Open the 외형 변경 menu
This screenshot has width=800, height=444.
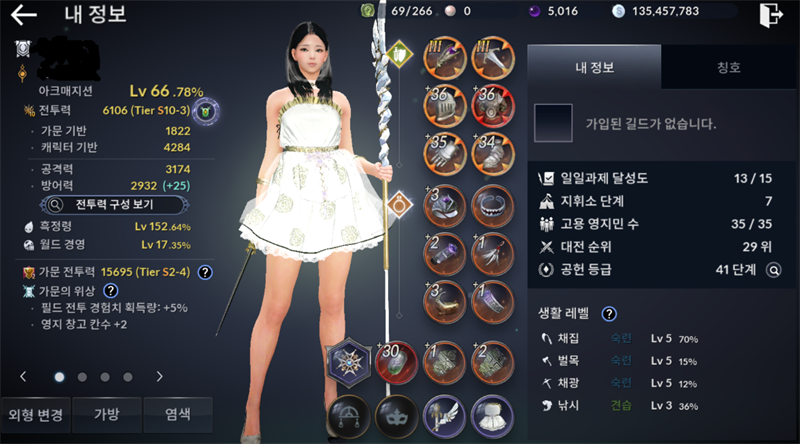click(37, 415)
